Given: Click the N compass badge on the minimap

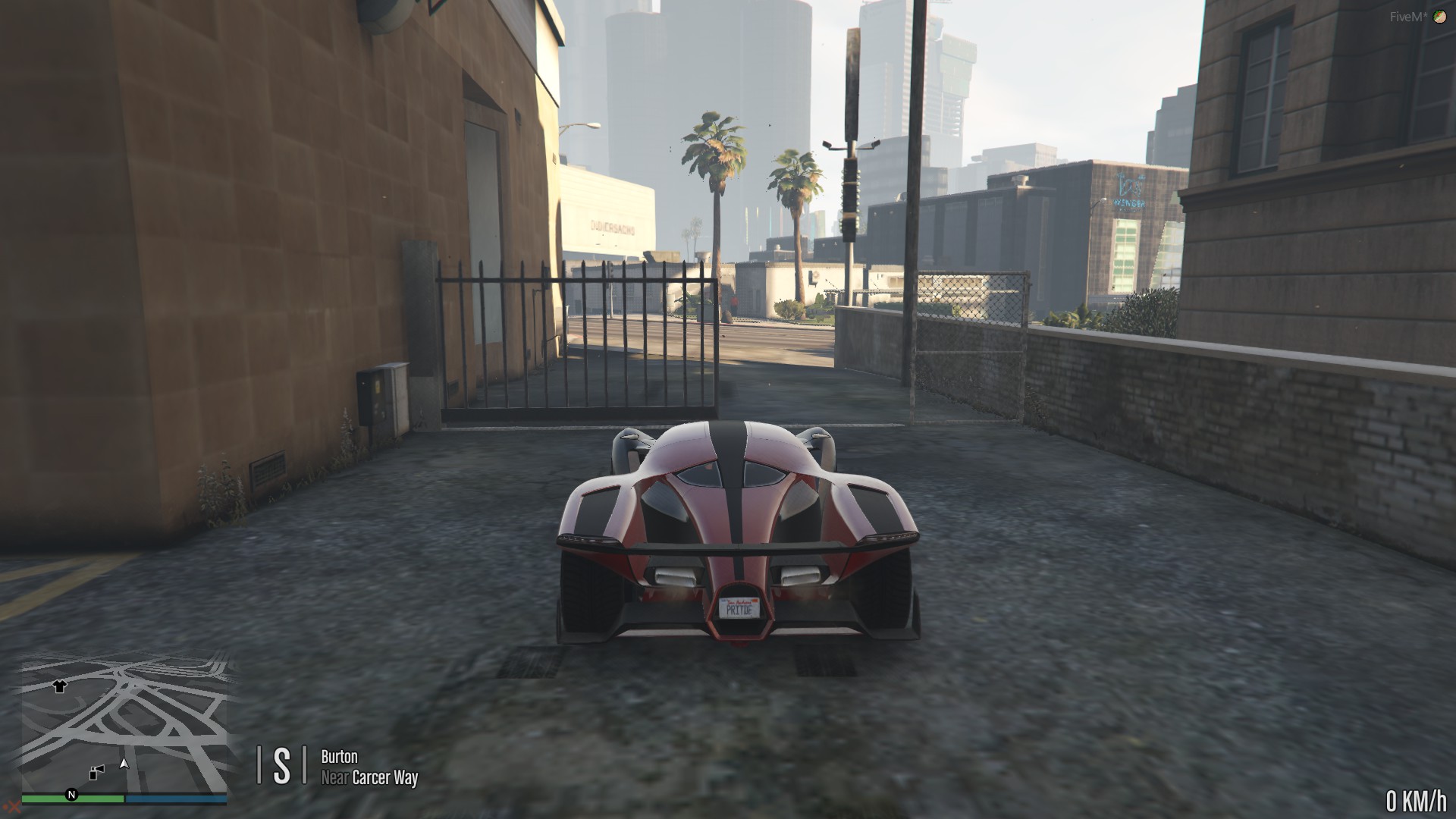Looking at the screenshot, I should [71, 795].
